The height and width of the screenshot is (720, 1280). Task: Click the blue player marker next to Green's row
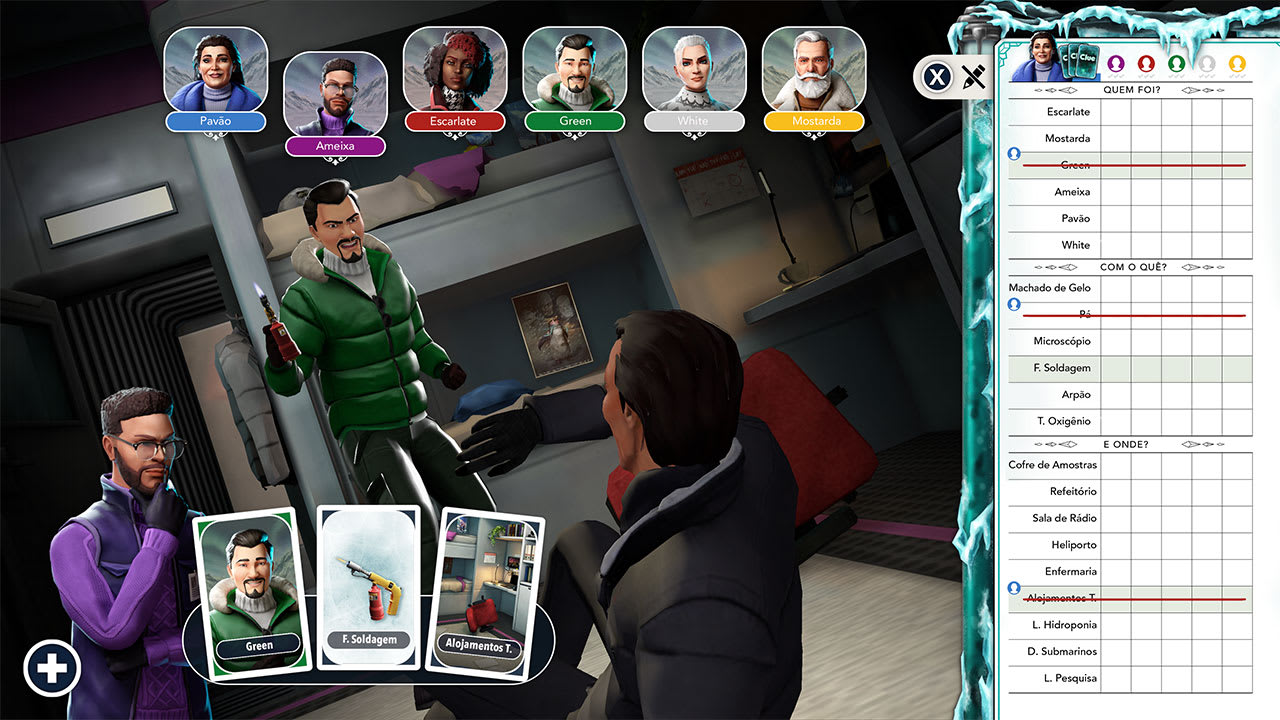(1014, 153)
